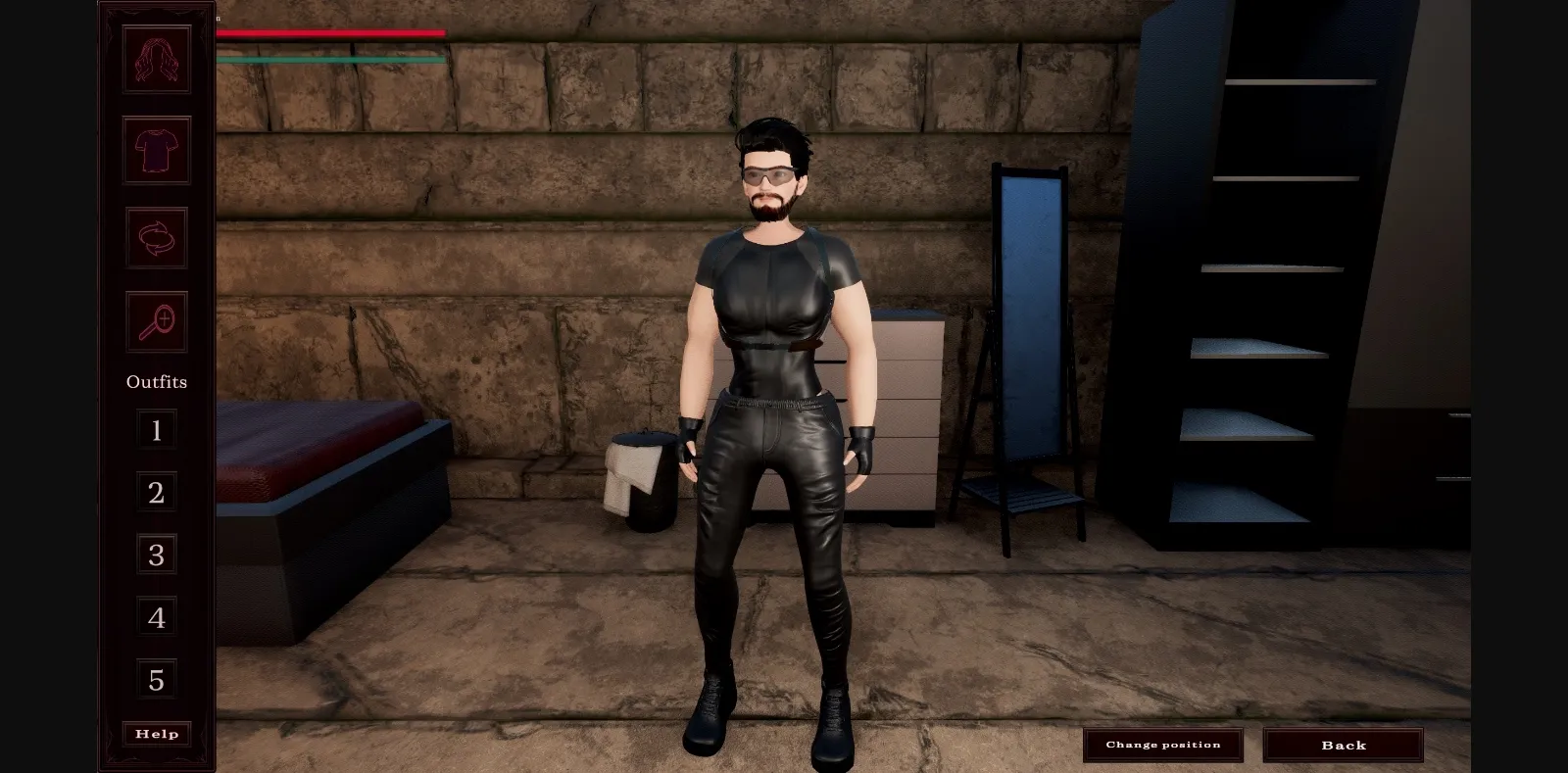The height and width of the screenshot is (773, 1568).
Task: Switch to Outfit 2
Action: coord(155,493)
